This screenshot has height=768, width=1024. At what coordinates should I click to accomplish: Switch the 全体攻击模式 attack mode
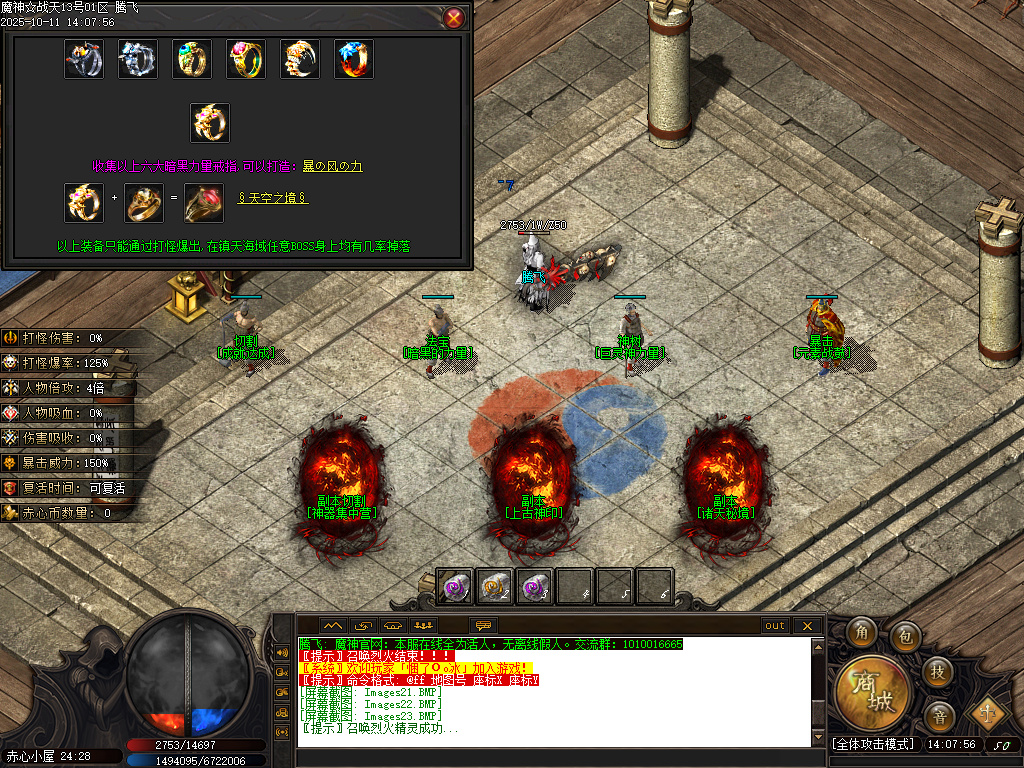873,744
